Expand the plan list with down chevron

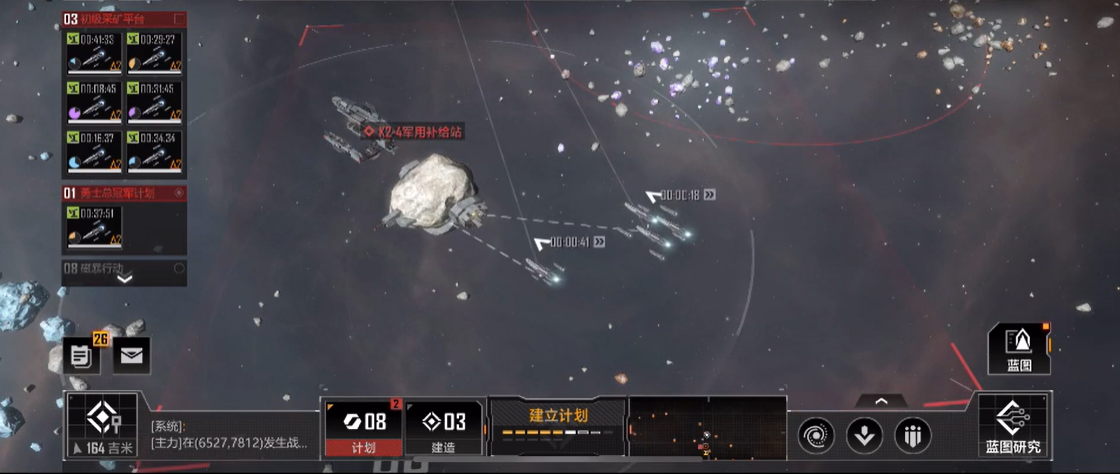(124, 279)
